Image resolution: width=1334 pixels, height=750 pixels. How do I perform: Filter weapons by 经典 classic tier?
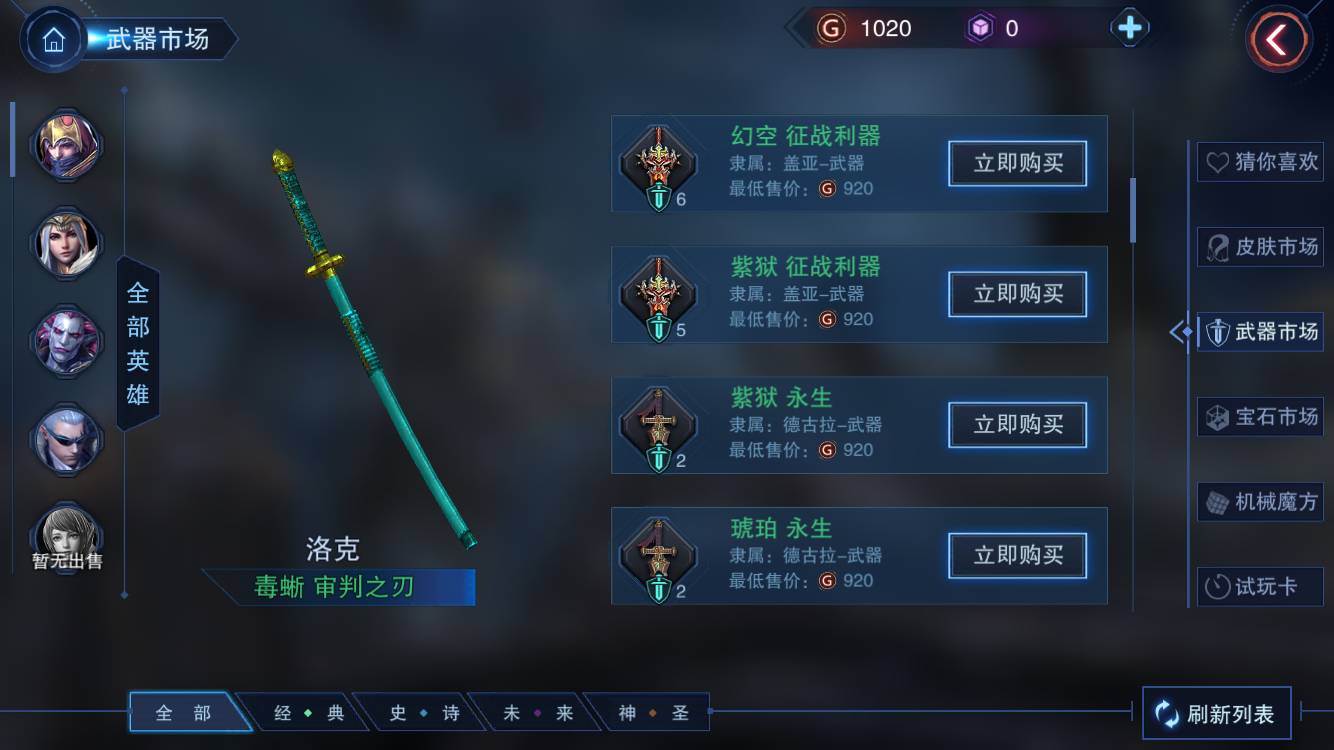(308, 713)
